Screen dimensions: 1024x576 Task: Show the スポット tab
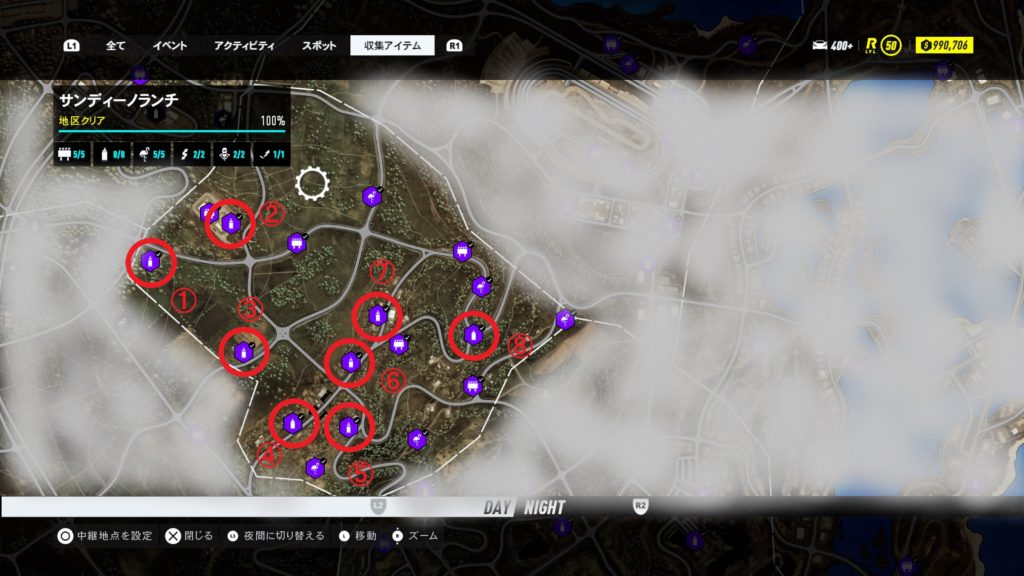[318, 46]
